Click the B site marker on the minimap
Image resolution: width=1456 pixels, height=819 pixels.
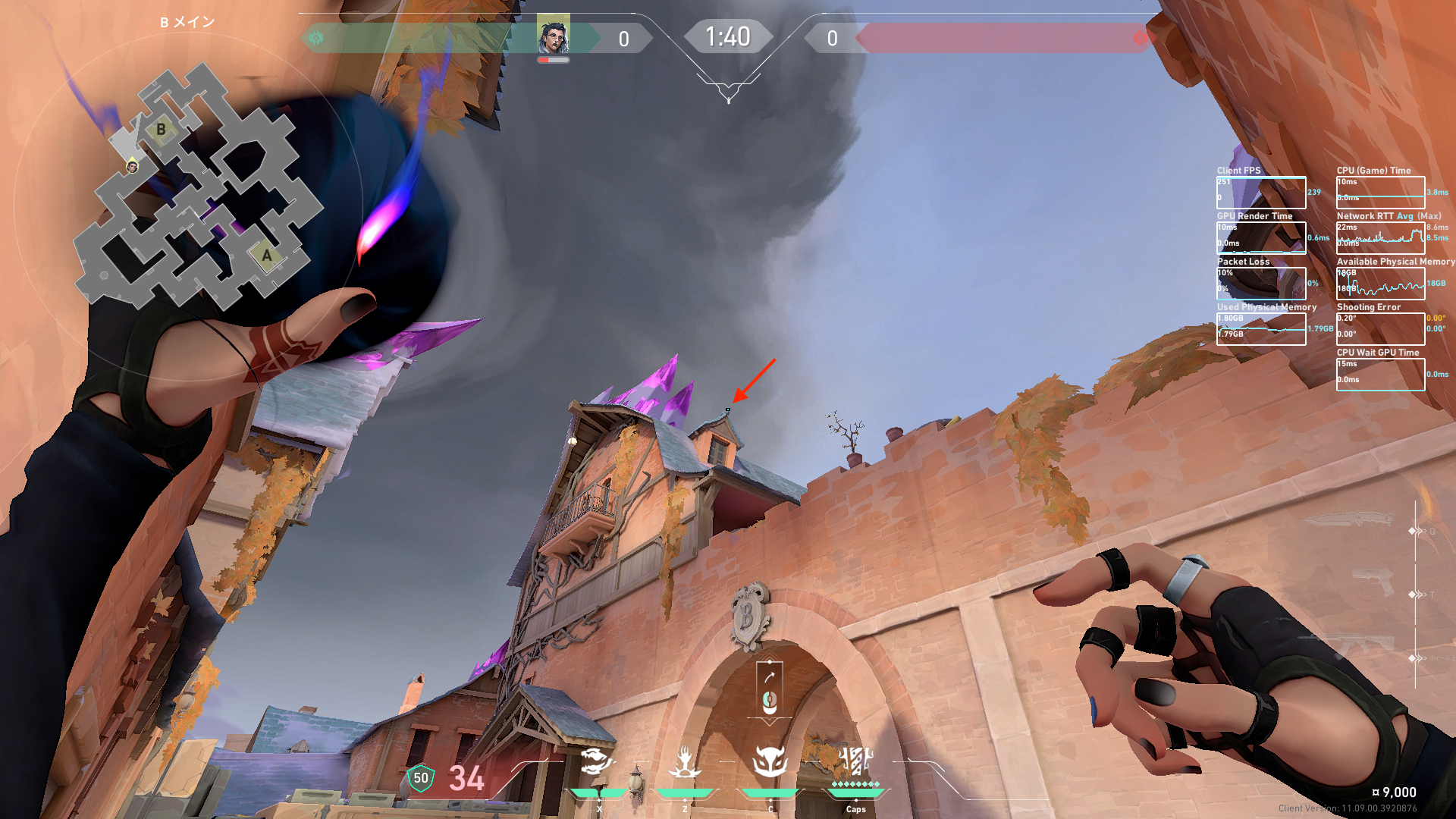coord(161,130)
